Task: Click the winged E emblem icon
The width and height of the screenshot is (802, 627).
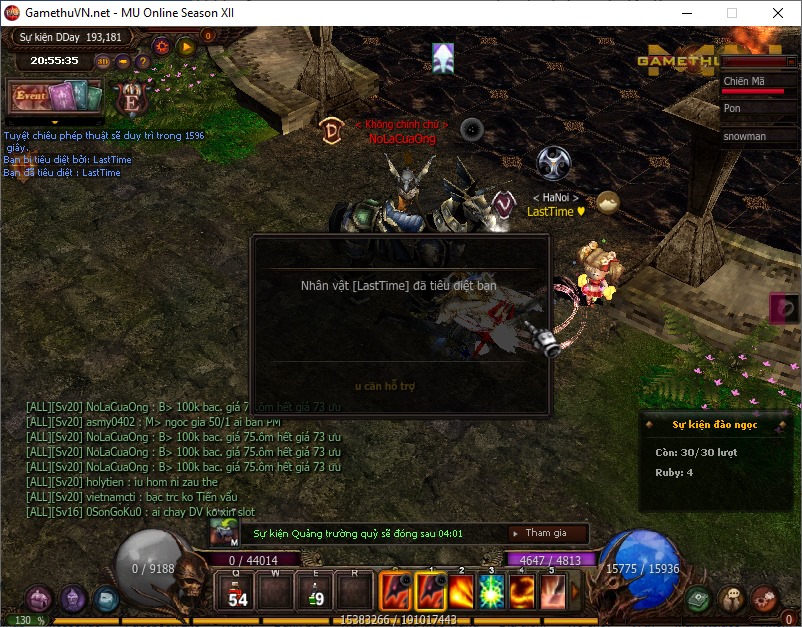Action: tap(130, 98)
